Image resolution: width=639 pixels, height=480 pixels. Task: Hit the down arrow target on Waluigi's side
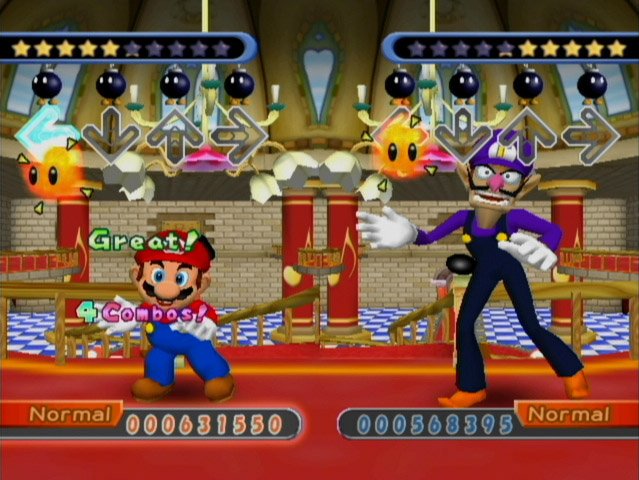(x=464, y=131)
